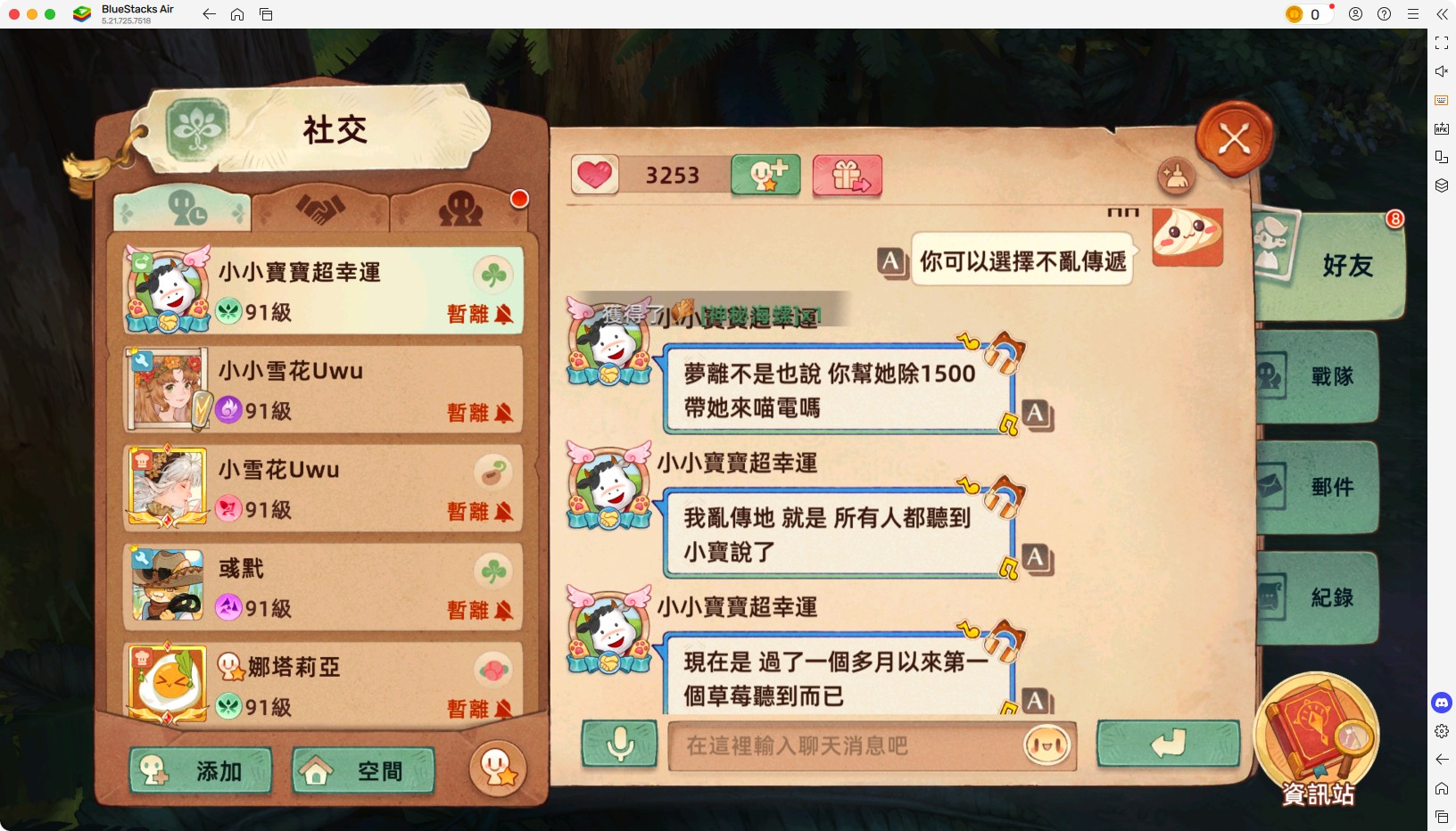1456x831 pixels.
Task: Switch to the 戰隊 tab
Action: click(x=1329, y=376)
